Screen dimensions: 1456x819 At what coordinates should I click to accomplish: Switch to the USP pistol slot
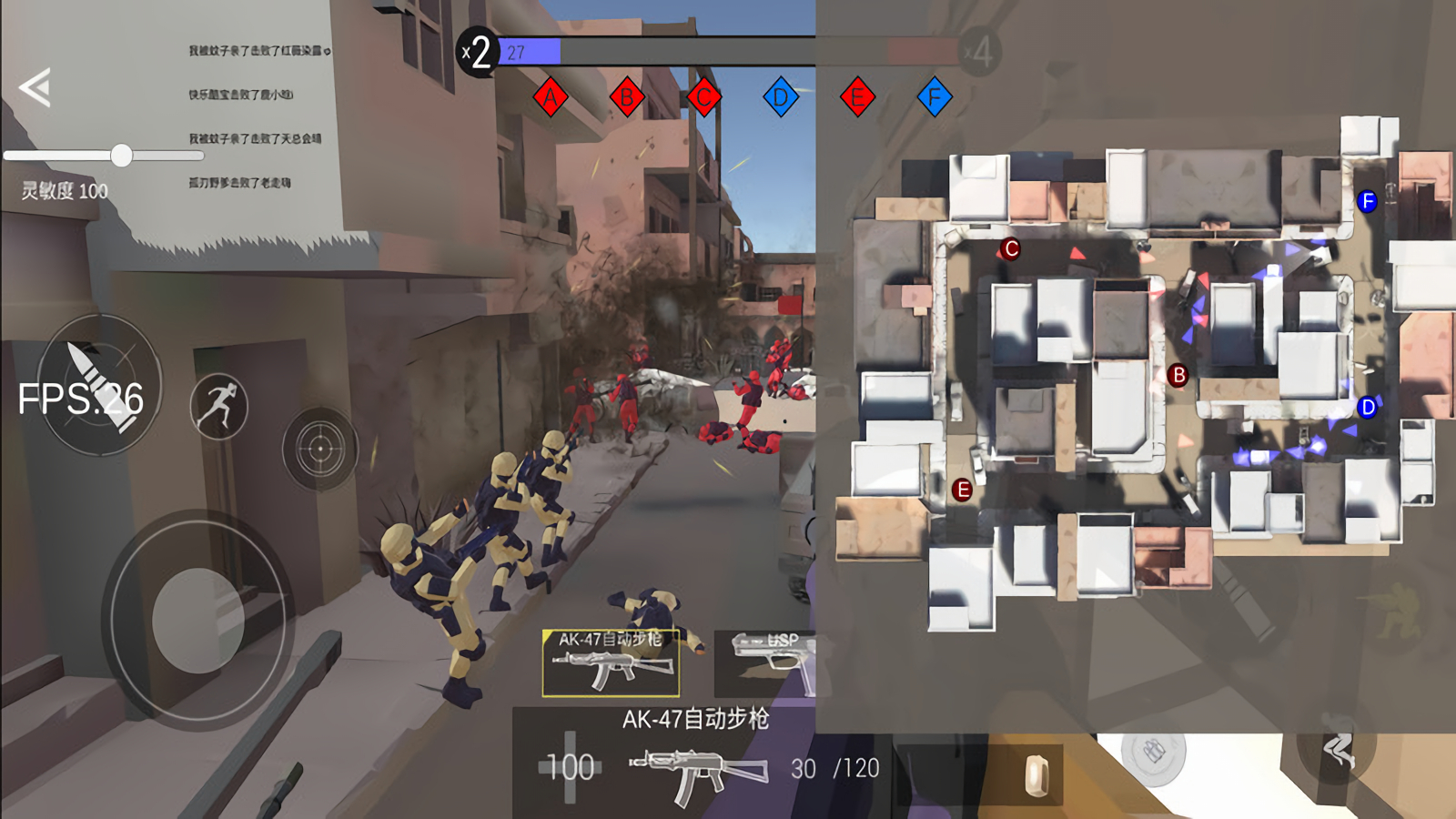tap(766, 662)
